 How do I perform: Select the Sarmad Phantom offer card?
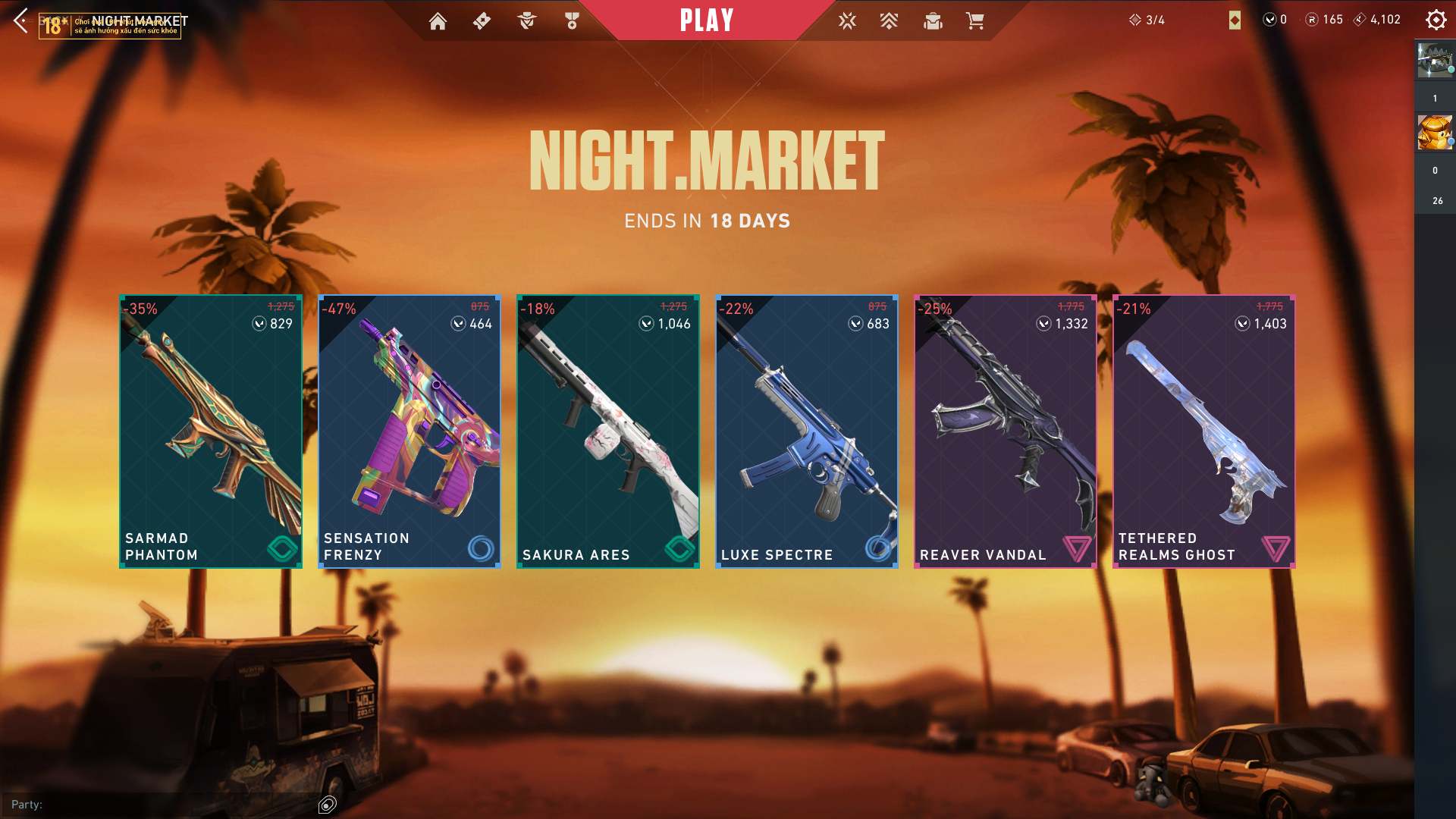click(211, 431)
